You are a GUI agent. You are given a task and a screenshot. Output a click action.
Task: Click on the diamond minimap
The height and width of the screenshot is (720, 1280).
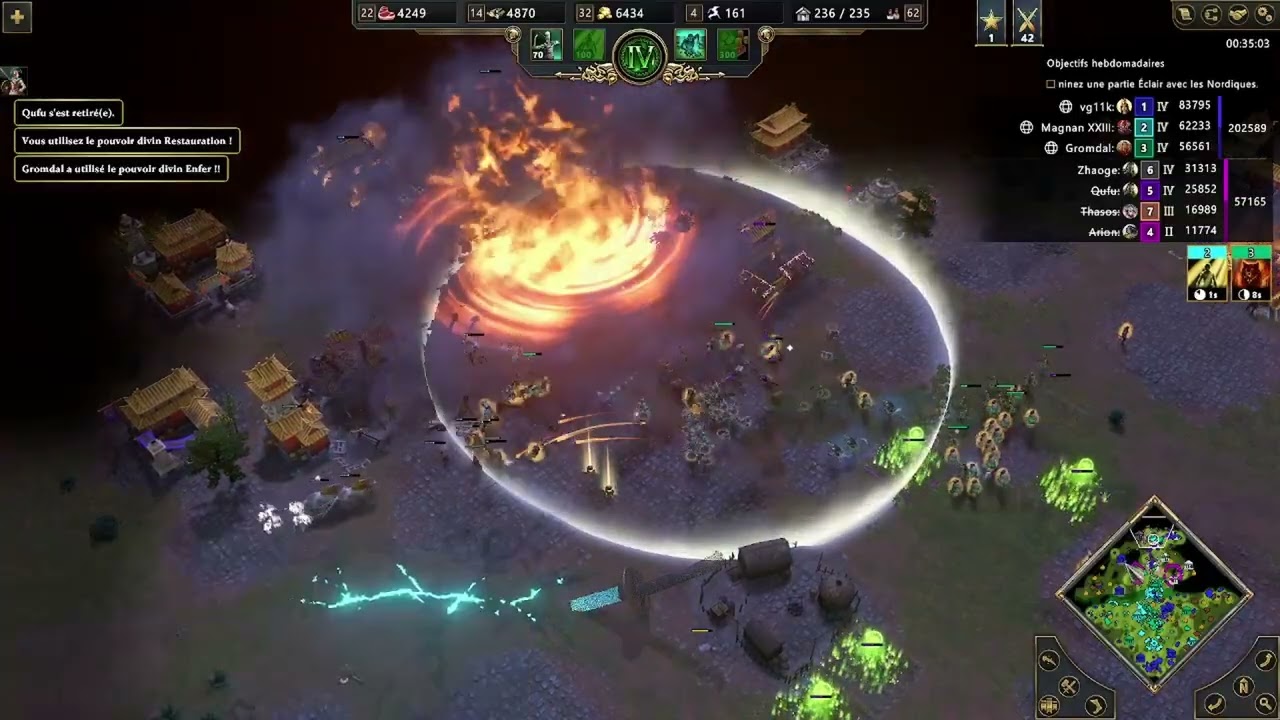(1154, 593)
